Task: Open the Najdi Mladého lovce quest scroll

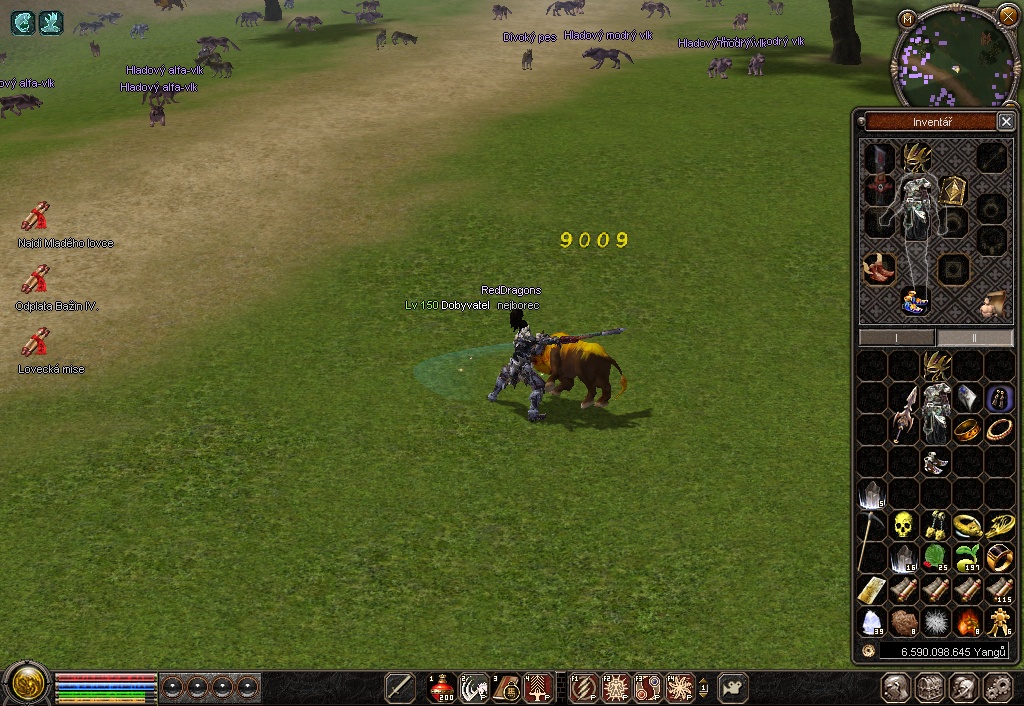Action: 36,217
